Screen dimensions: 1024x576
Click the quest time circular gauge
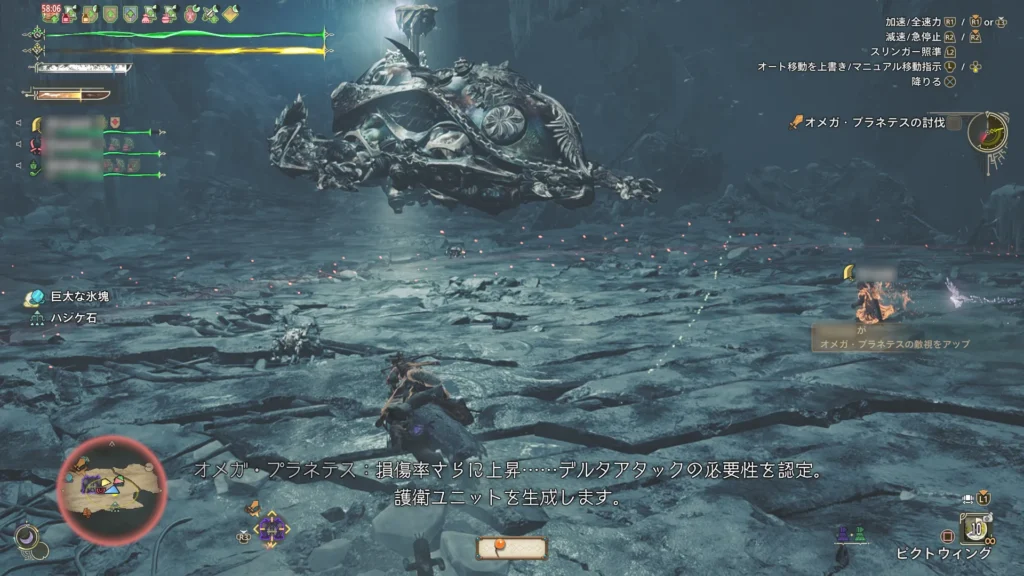[x=988, y=131]
